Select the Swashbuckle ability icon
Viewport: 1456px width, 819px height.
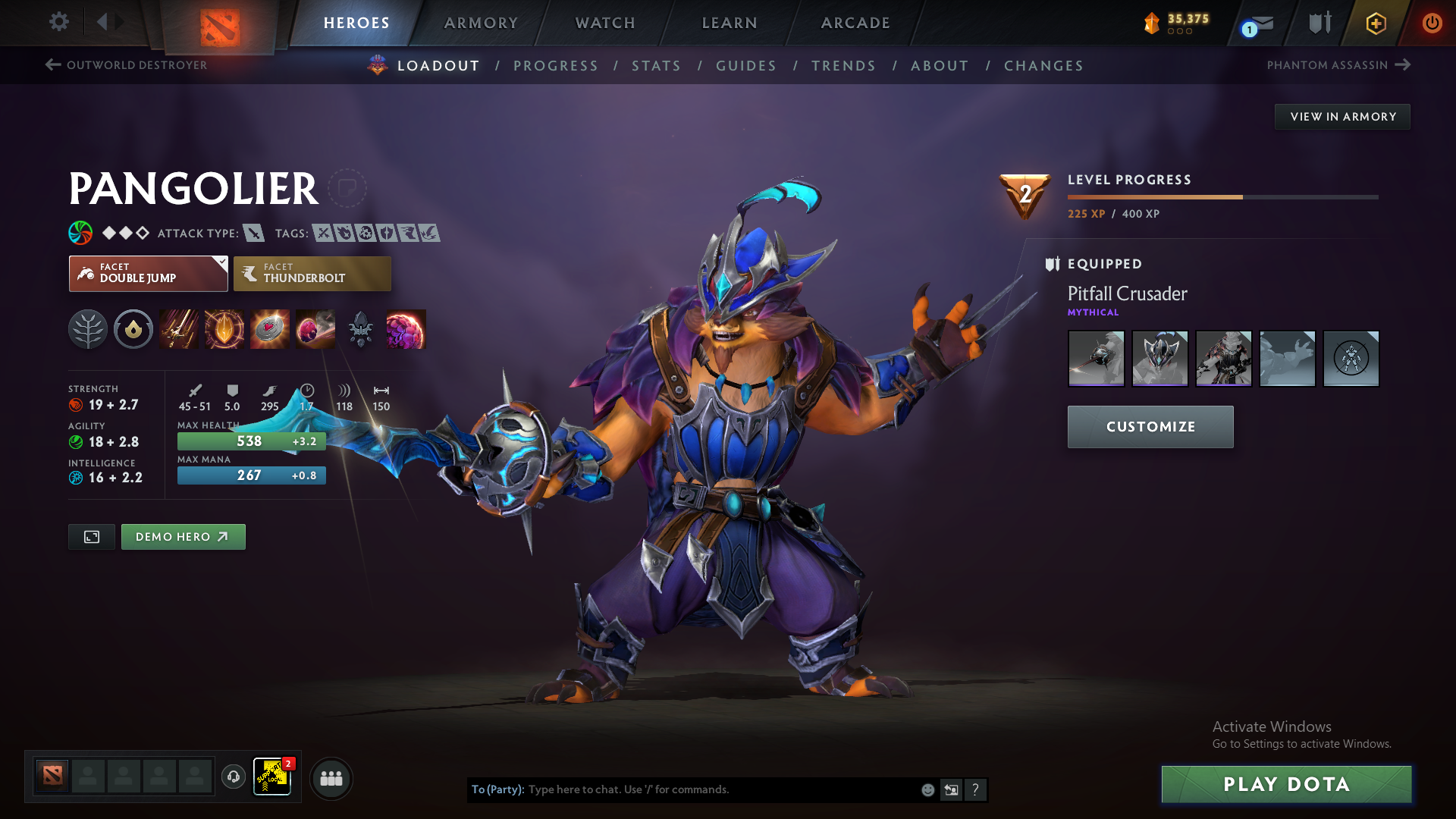(x=178, y=329)
